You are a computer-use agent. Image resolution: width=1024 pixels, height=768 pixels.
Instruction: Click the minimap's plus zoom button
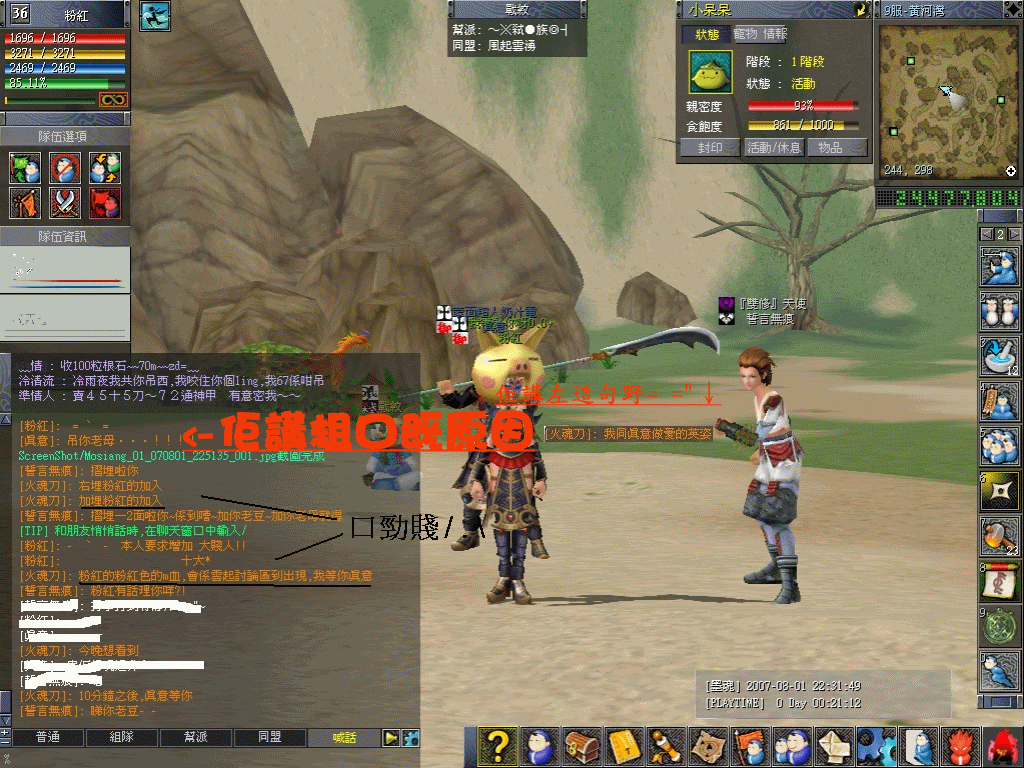[1010, 170]
